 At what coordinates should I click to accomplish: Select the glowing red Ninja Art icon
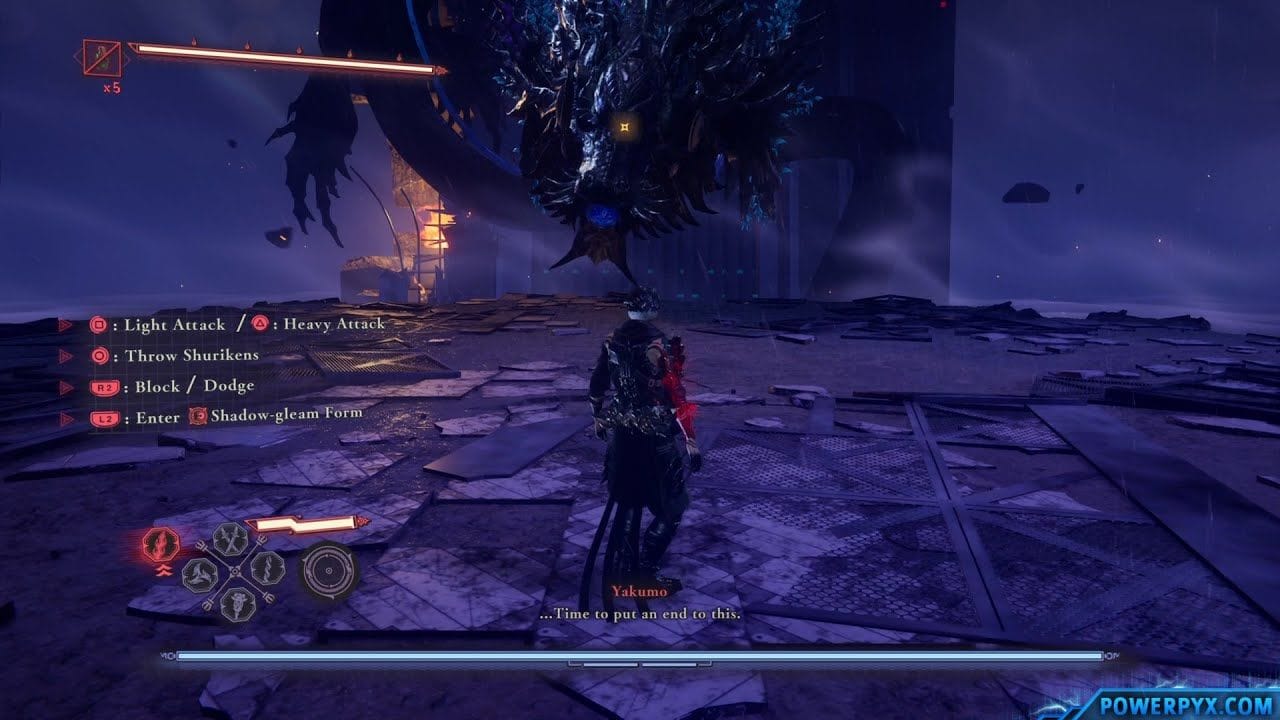click(160, 544)
